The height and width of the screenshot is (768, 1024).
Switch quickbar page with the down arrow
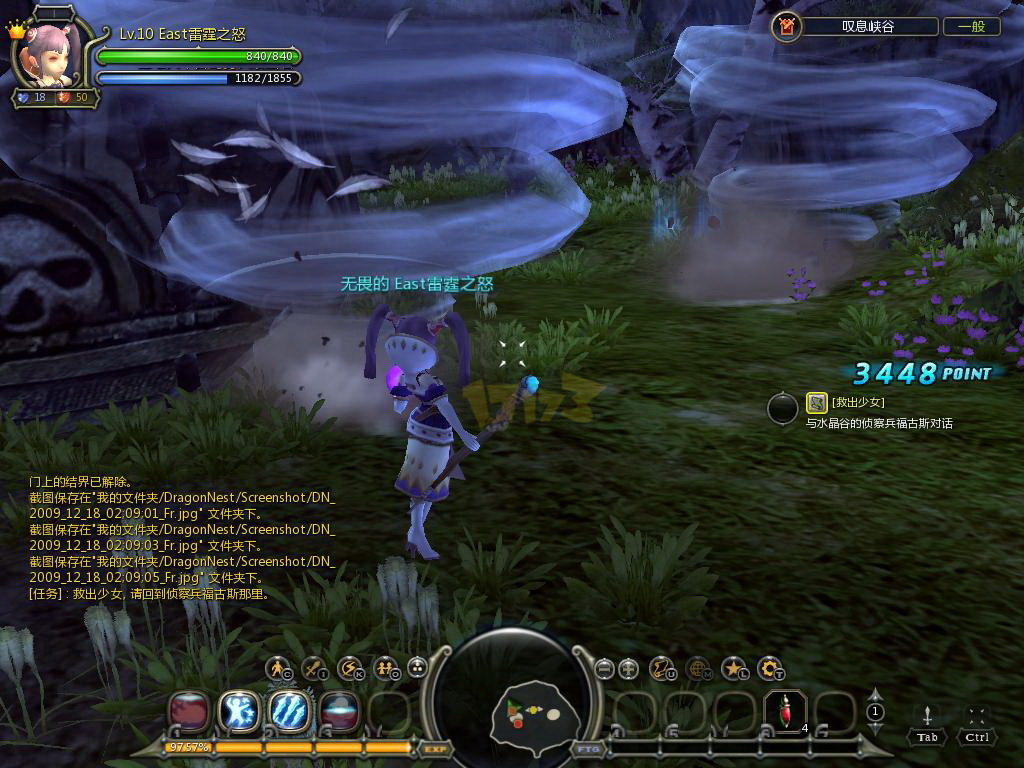875,730
